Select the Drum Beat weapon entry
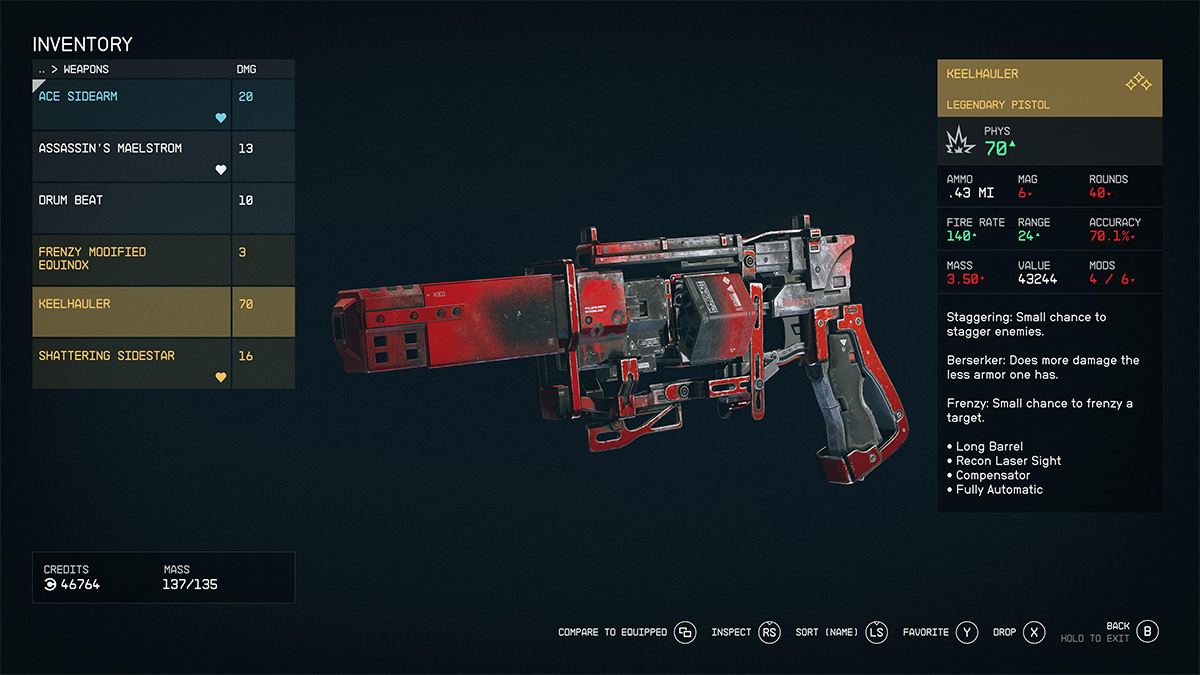Viewport: 1200px width, 675px height. [132, 208]
